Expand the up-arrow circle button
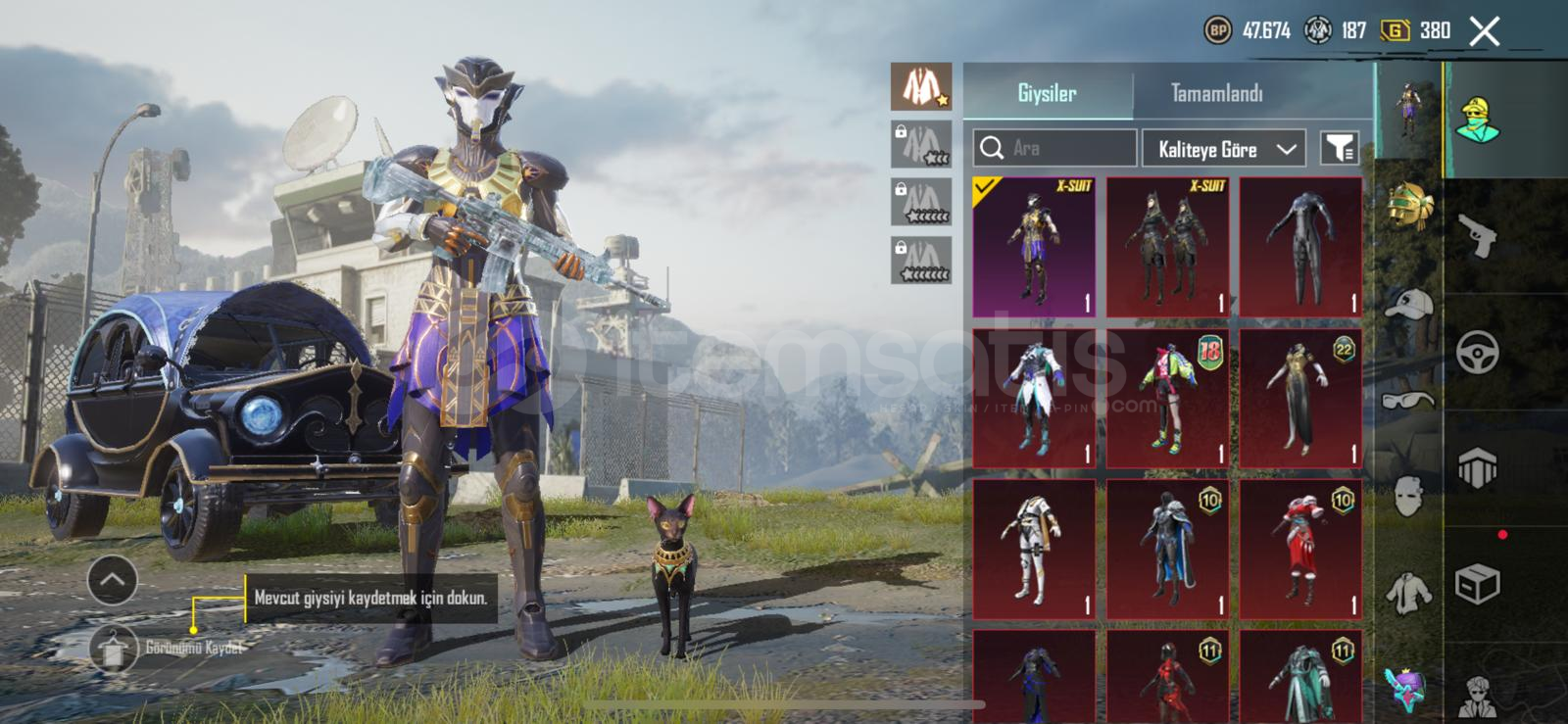 click(x=112, y=580)
